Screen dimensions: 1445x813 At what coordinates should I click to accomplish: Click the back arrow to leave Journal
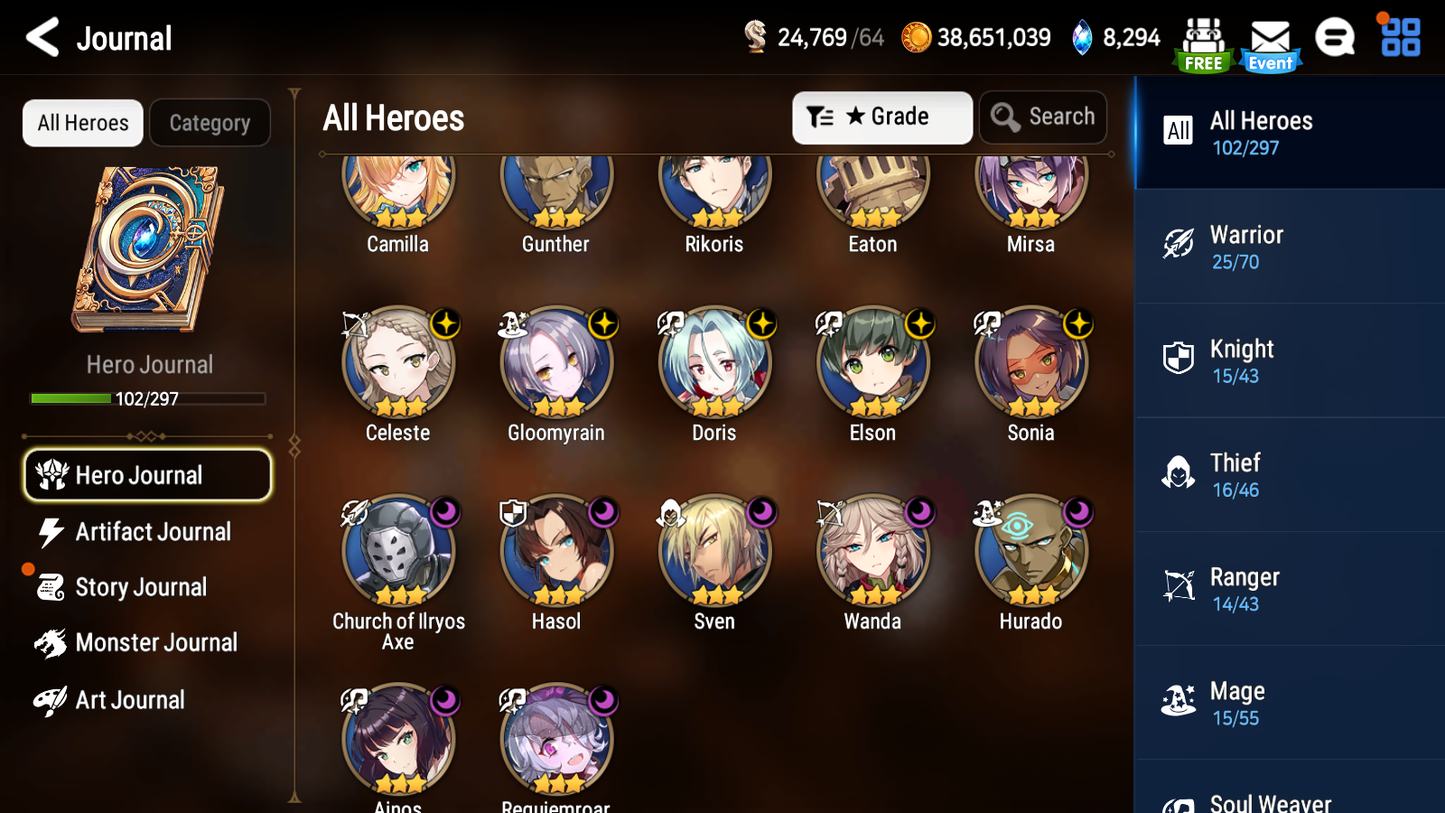40,37
